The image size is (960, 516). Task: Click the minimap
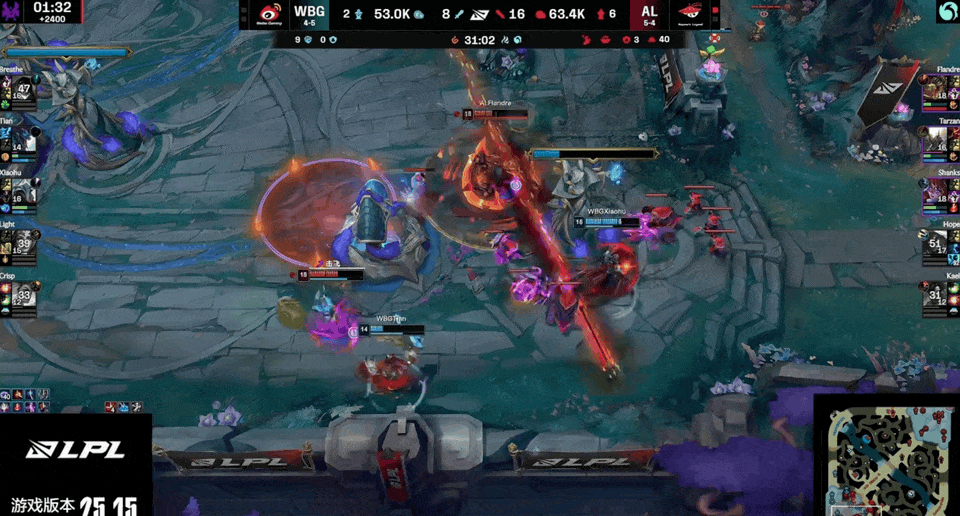pyautogui.click(x=885, y=455)
